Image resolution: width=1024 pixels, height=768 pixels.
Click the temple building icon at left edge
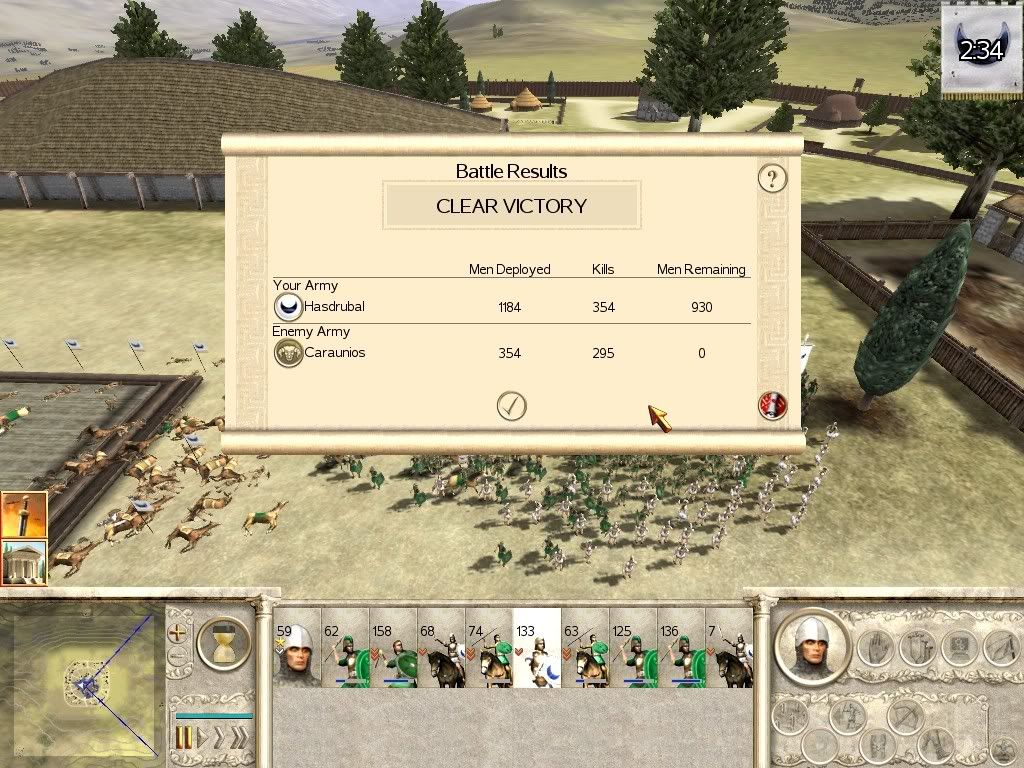23,562
